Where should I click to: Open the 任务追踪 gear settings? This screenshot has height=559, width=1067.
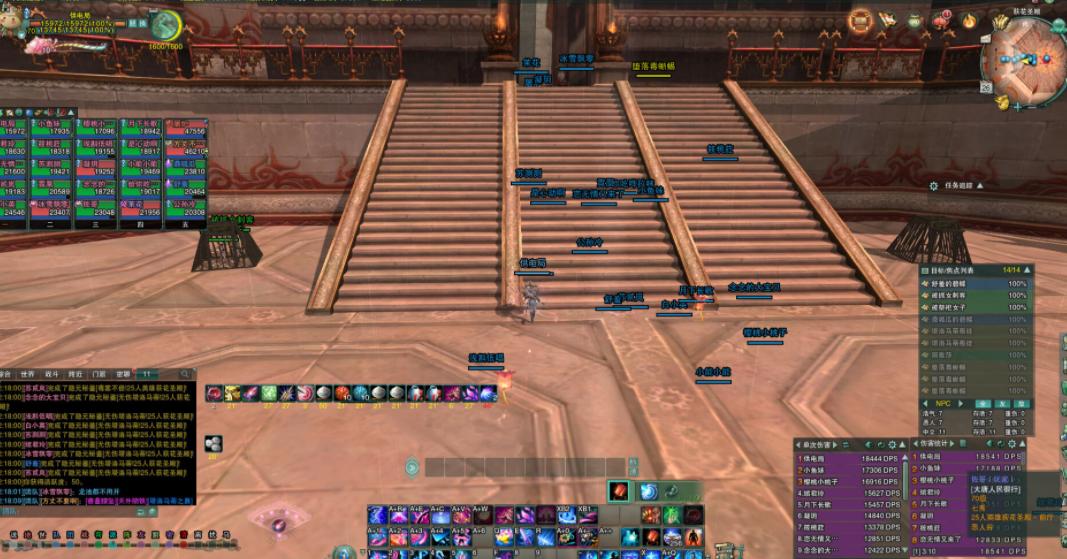coord(933,186)
